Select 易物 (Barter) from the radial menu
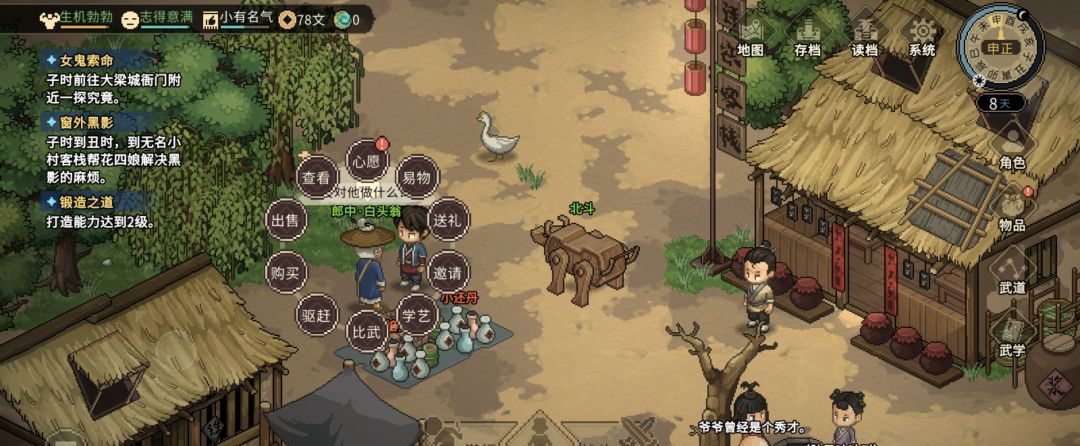The height and width of the screenshot is (446, 1080). point(416,178)
